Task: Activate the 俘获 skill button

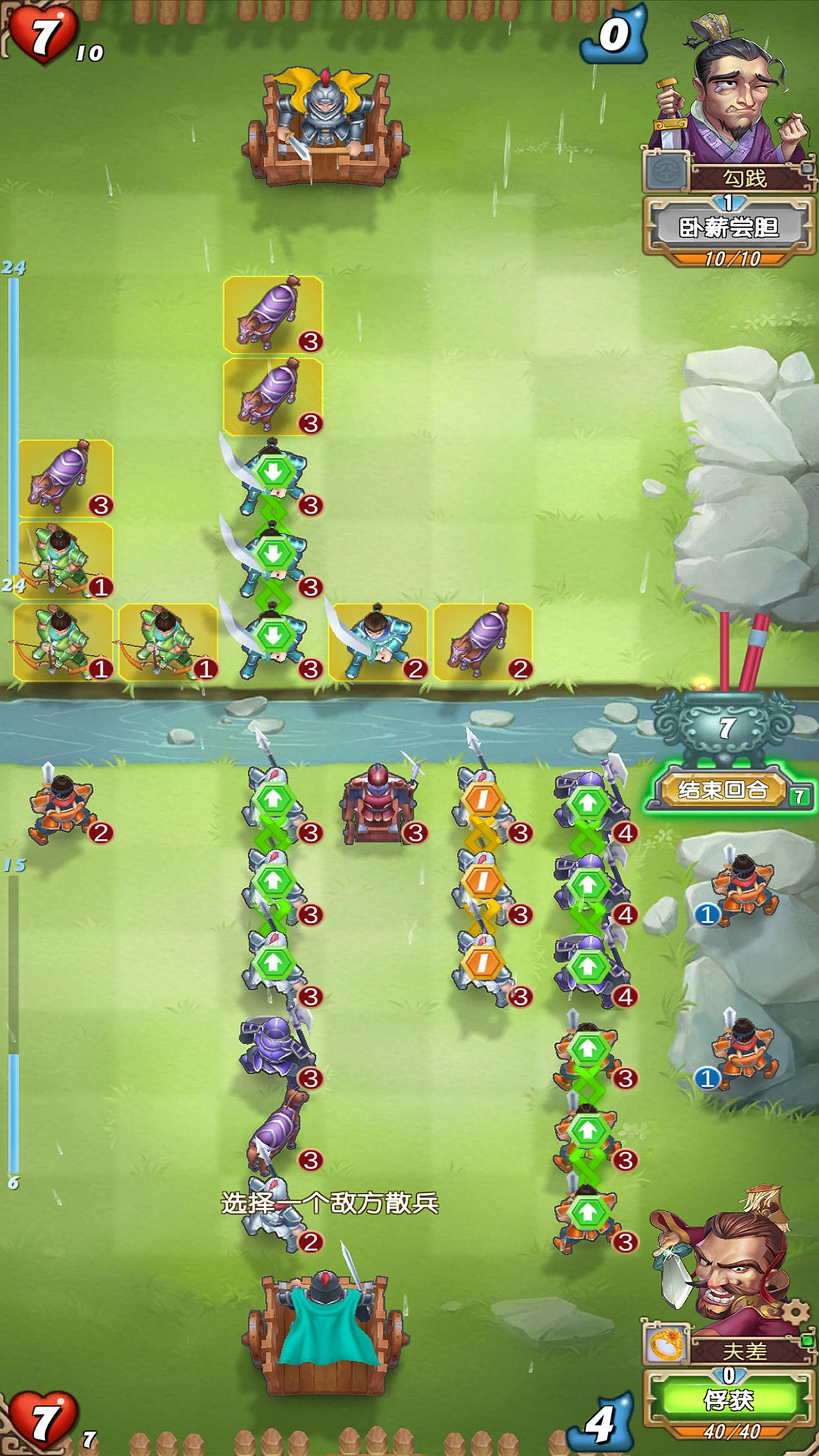Action: (x=728, y=1399)
